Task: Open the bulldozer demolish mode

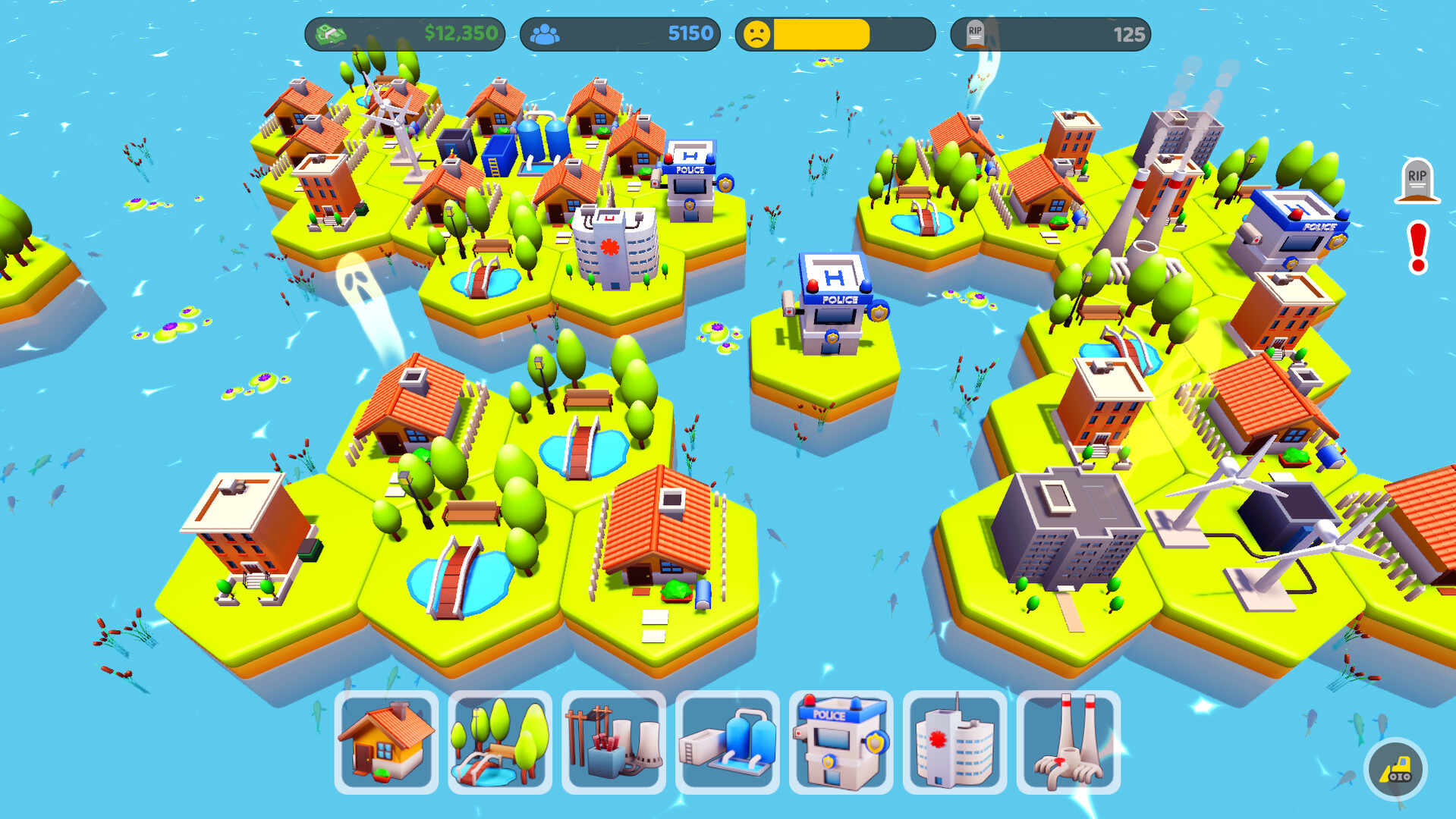Action: [1395, 769]
